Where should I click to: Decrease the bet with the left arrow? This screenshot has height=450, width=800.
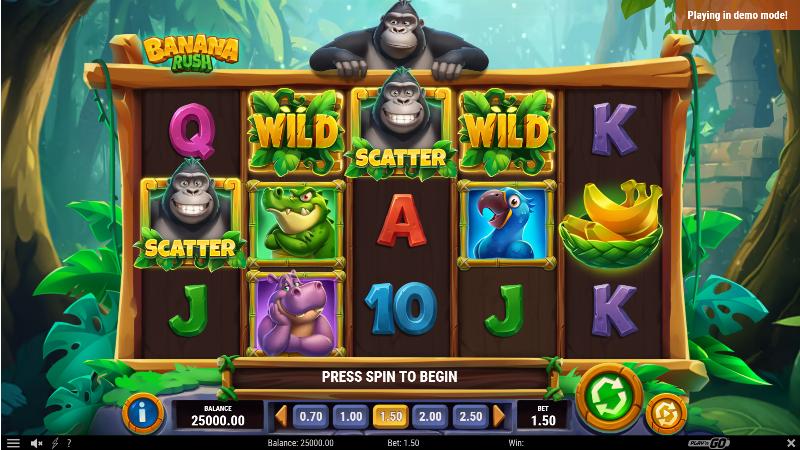(x=281, y=416)
